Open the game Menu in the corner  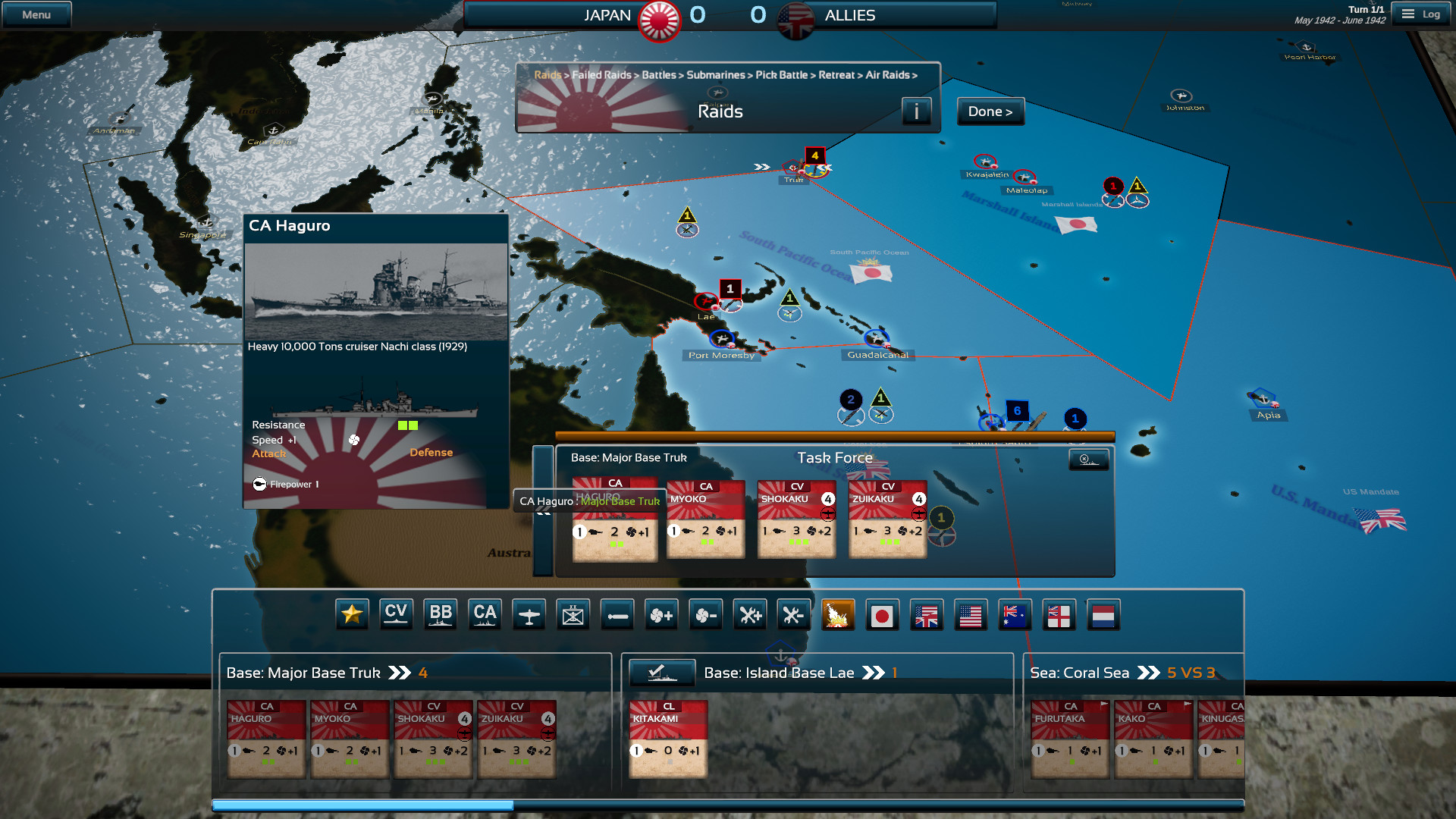pyautogui.click(x=35, y=13)
